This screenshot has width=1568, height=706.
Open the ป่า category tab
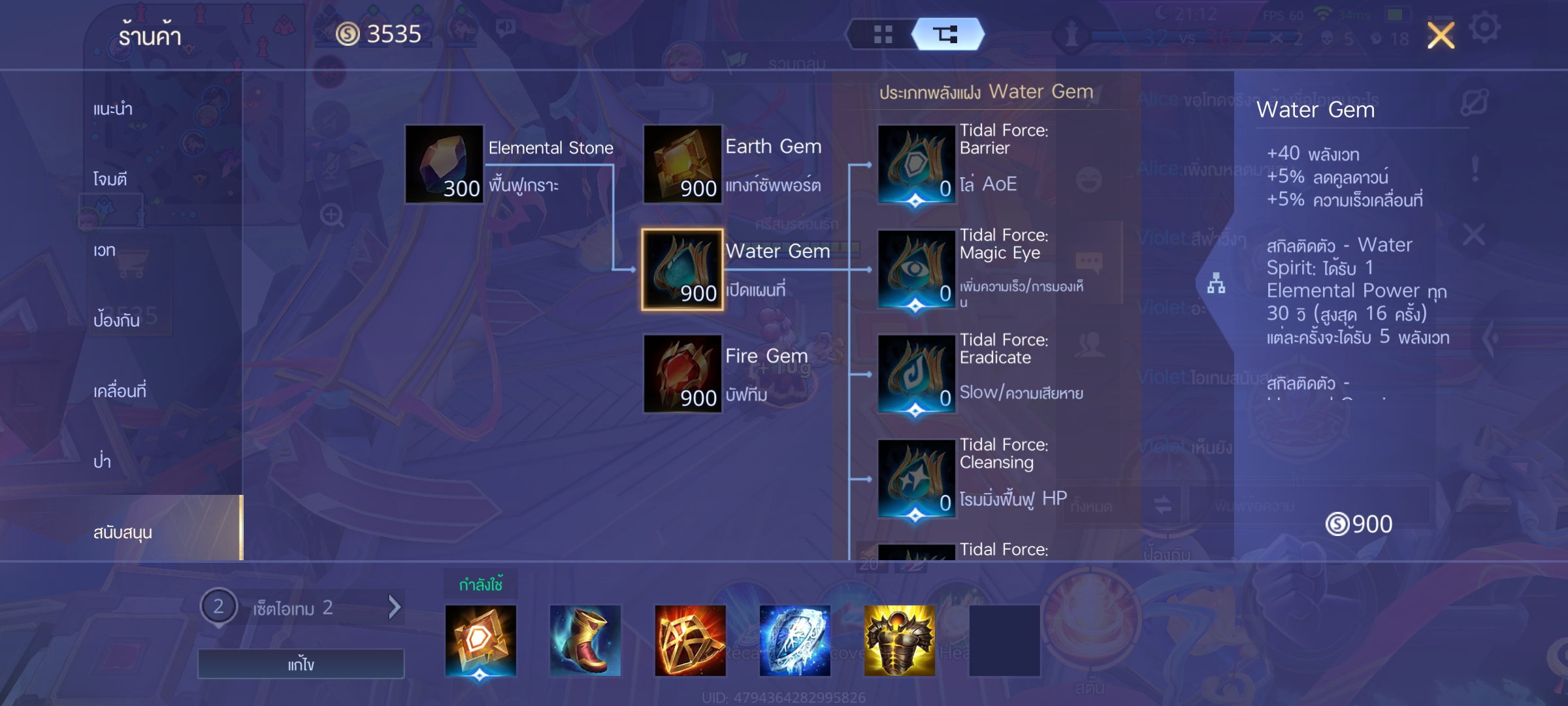102,462
